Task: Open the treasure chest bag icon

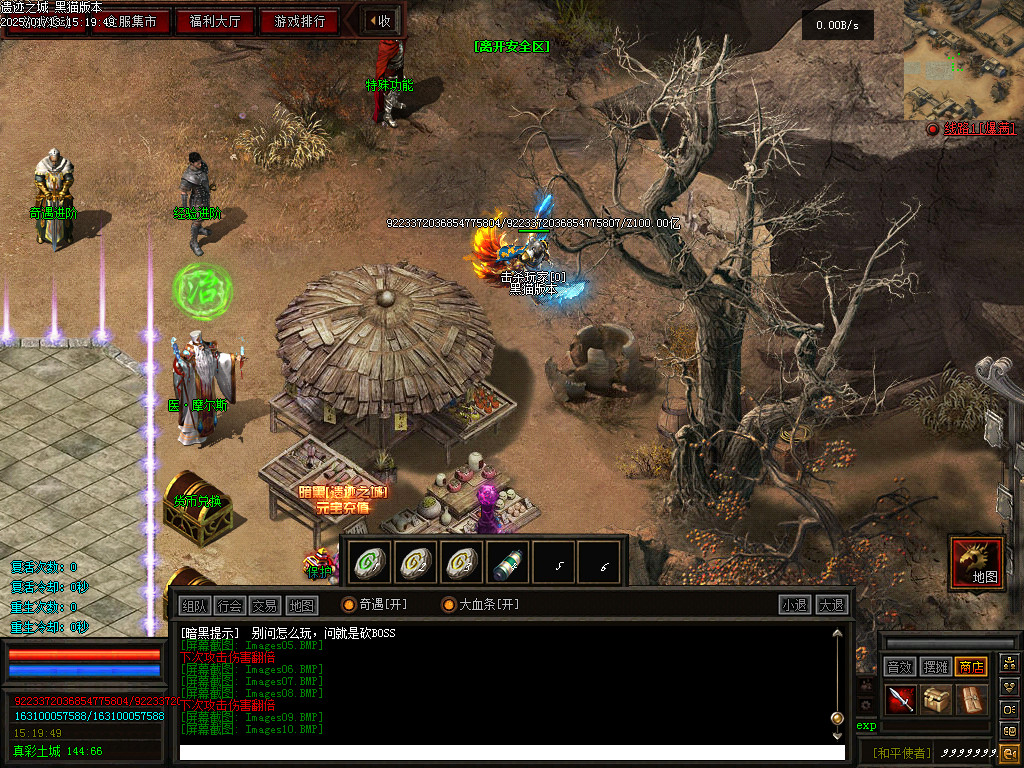Action: (x=937, y=700)
